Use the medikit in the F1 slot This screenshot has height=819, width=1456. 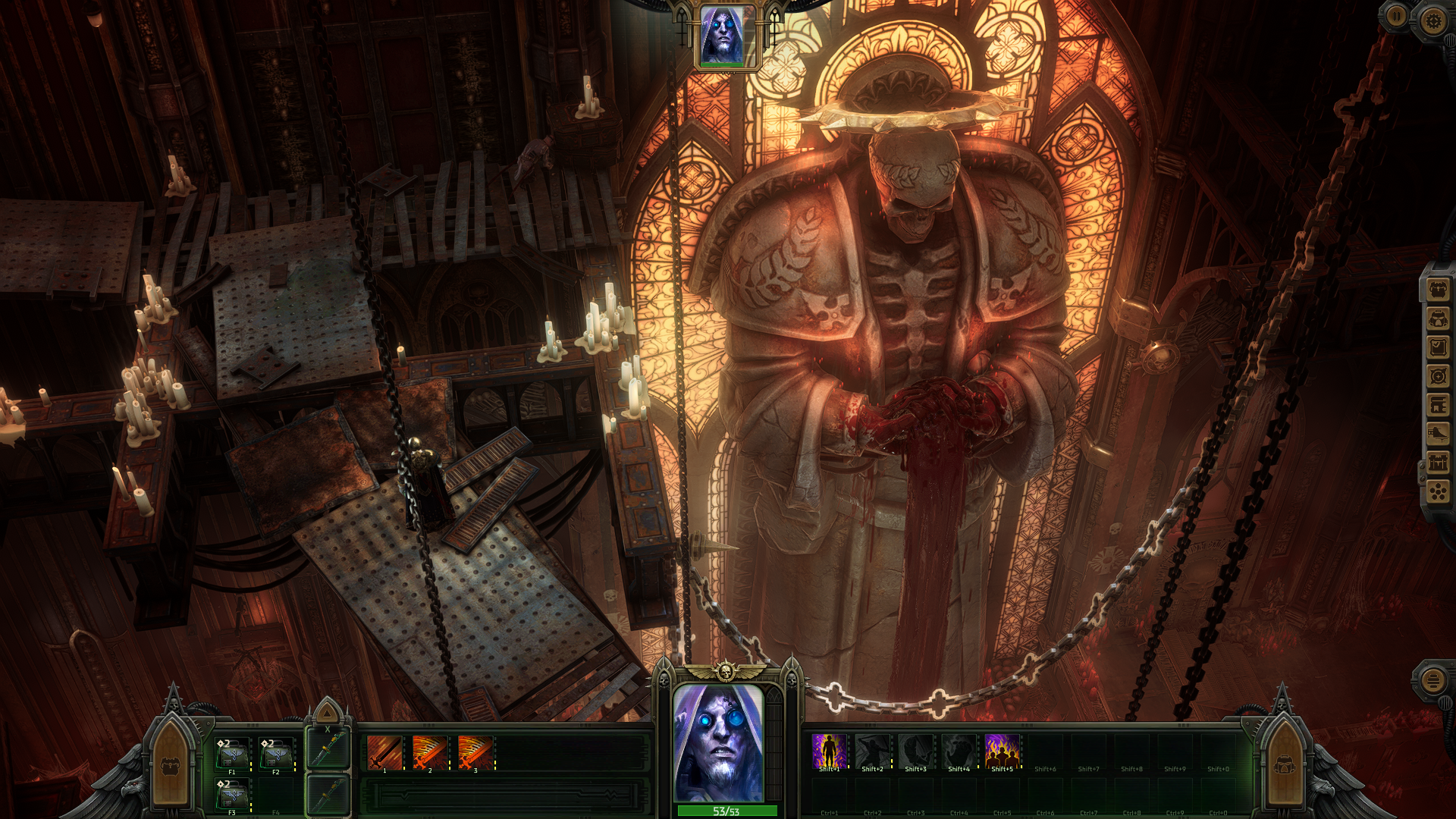tap(232, 755)
